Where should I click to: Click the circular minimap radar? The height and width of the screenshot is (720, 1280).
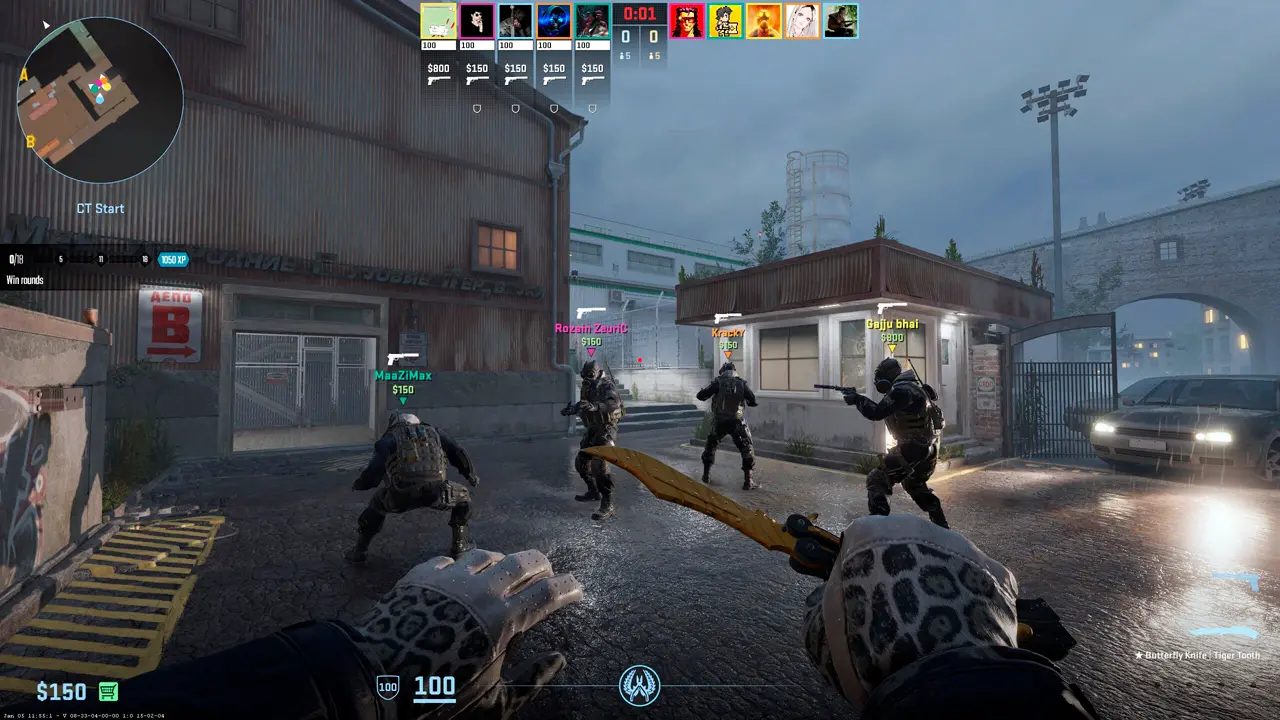100,99
